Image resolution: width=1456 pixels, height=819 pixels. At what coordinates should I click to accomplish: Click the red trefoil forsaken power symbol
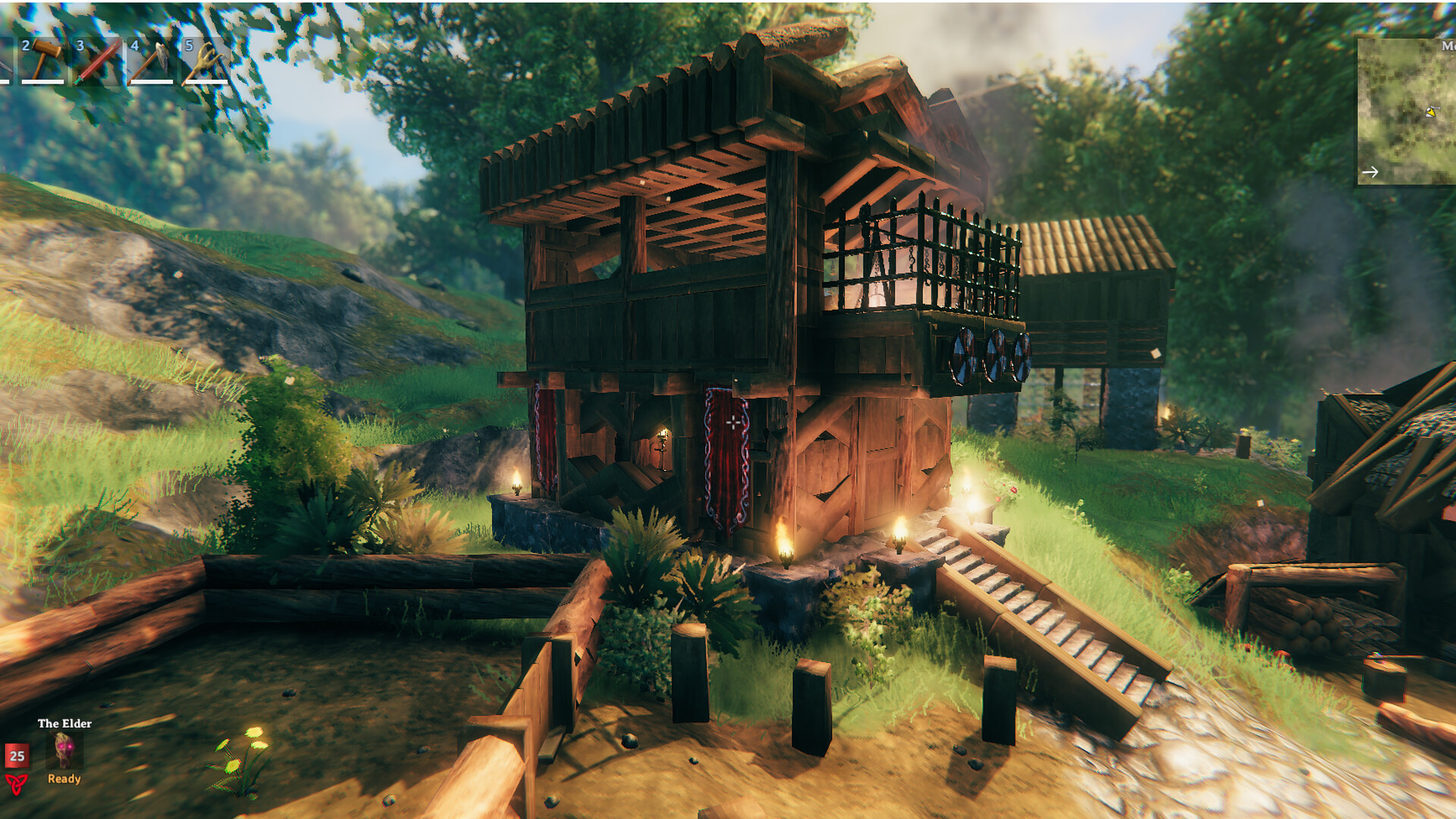17,785
